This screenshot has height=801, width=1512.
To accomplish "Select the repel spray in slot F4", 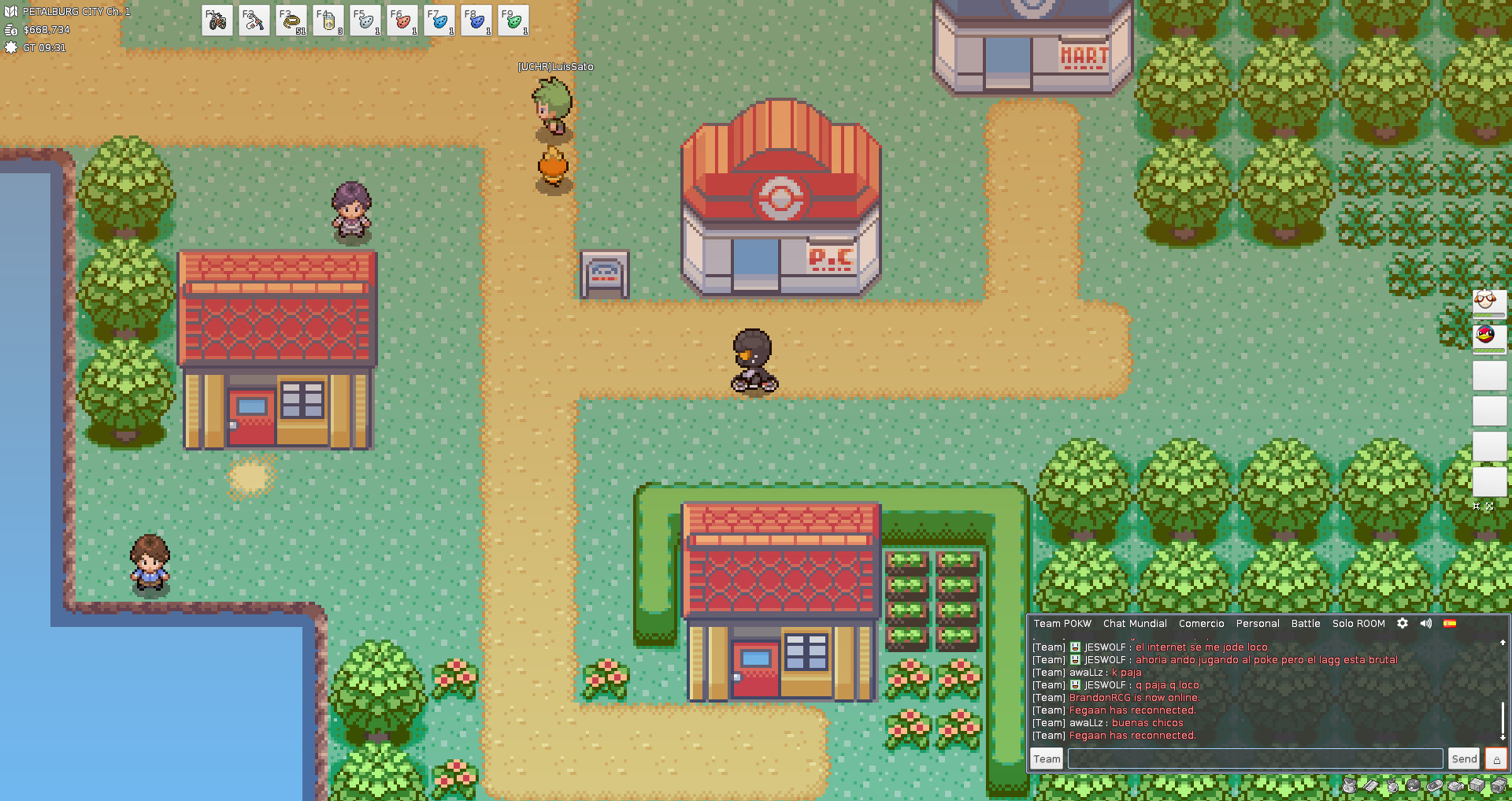I will [x=328, y=21].
